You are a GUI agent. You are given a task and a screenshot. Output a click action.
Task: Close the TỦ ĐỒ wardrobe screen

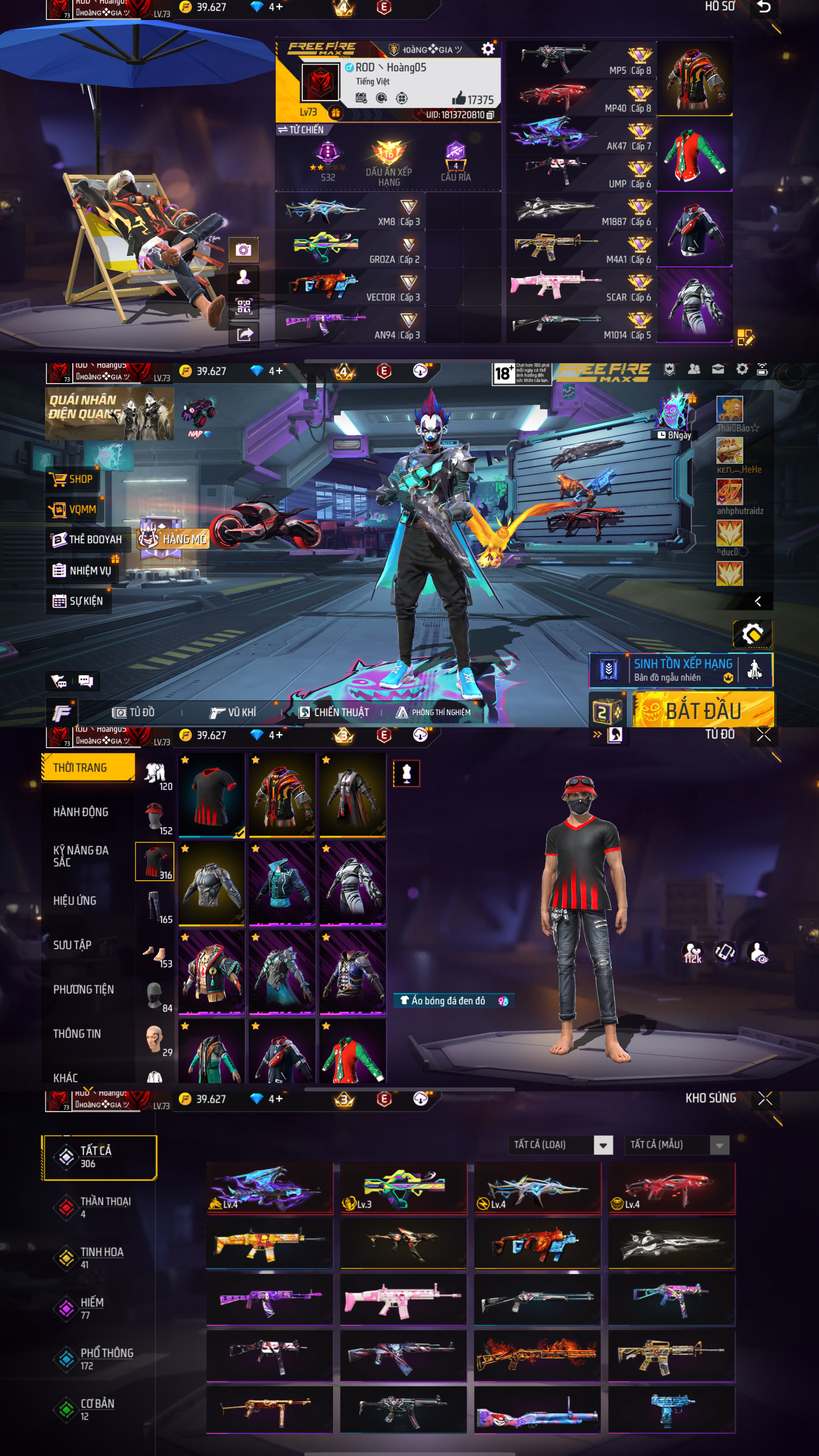pos(764,734)
